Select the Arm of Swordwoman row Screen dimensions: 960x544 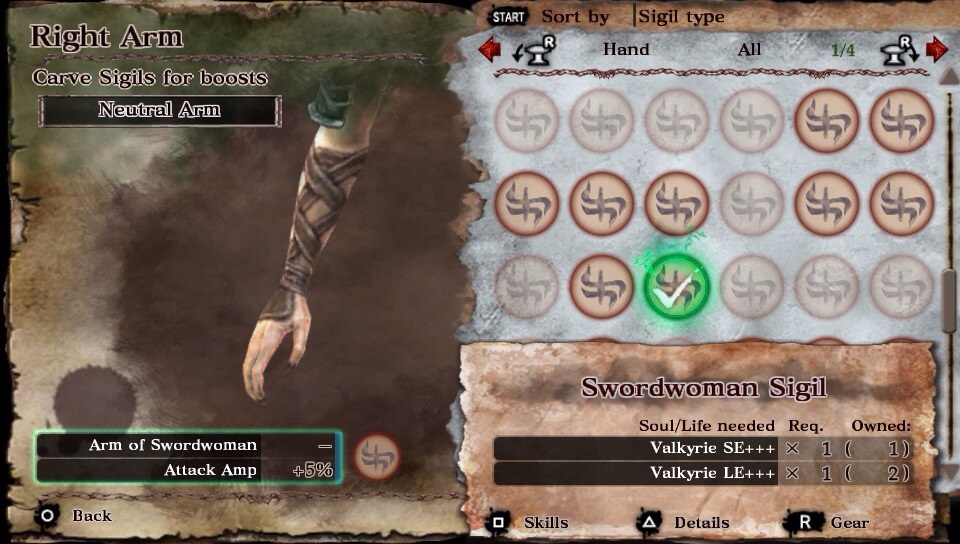[185, 445]
